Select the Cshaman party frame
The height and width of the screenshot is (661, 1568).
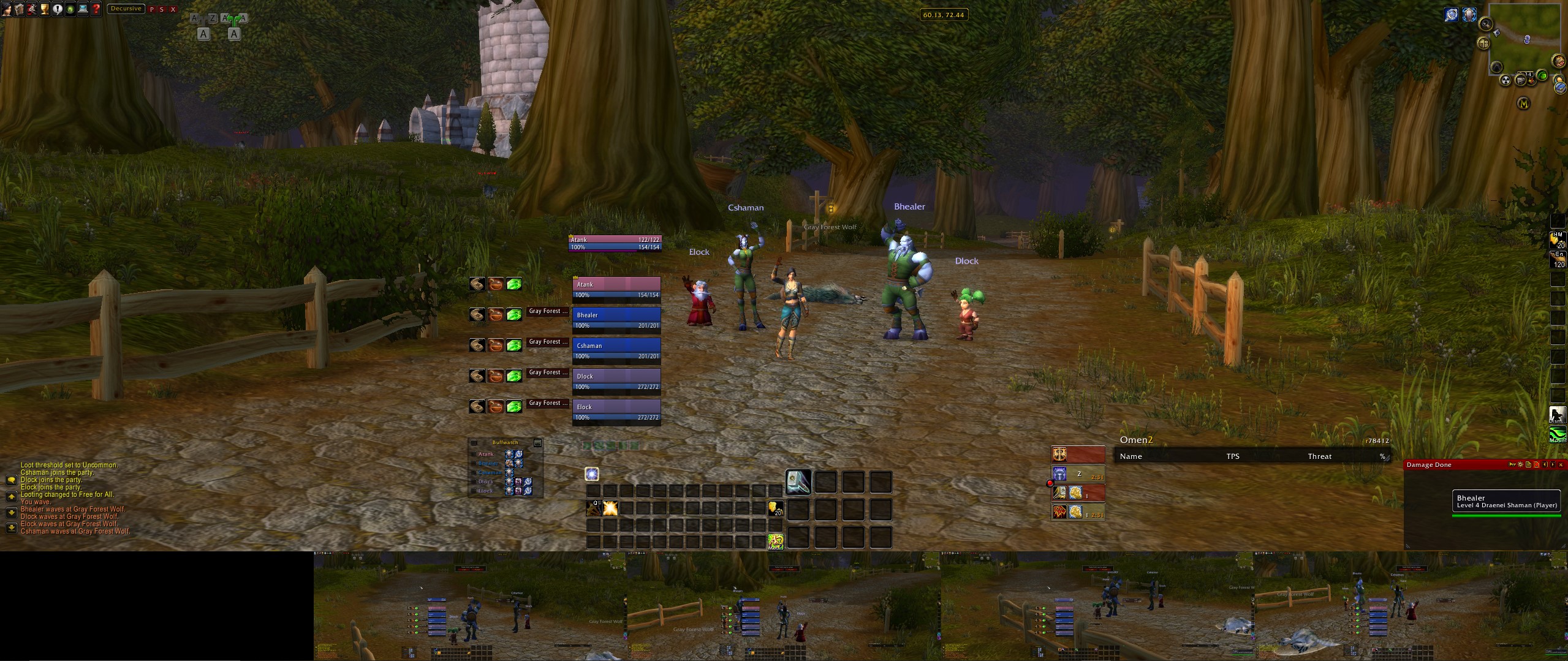[616, 350]
